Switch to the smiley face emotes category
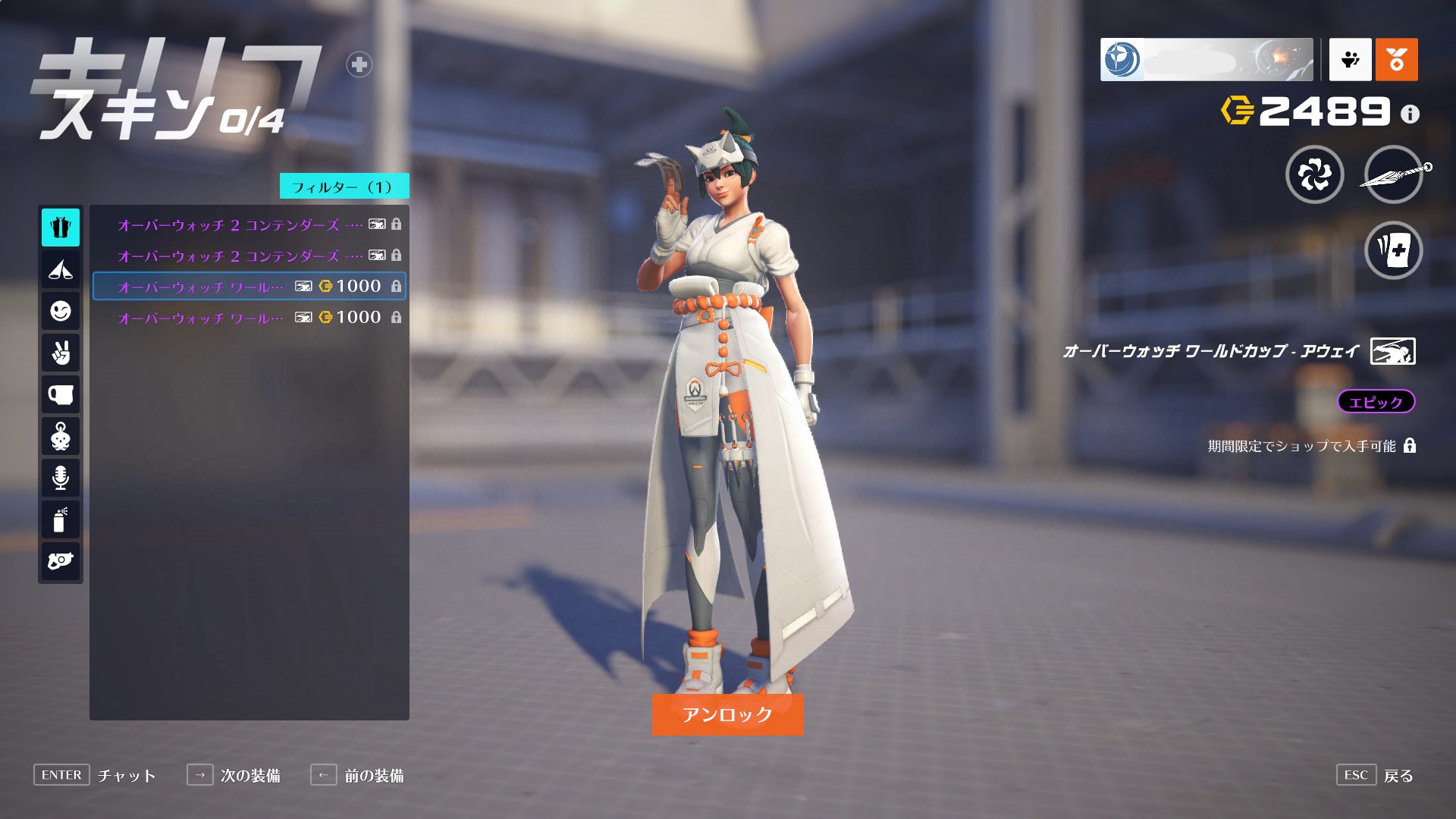This screenshot has height=819, width=1456. click(61, 311)
